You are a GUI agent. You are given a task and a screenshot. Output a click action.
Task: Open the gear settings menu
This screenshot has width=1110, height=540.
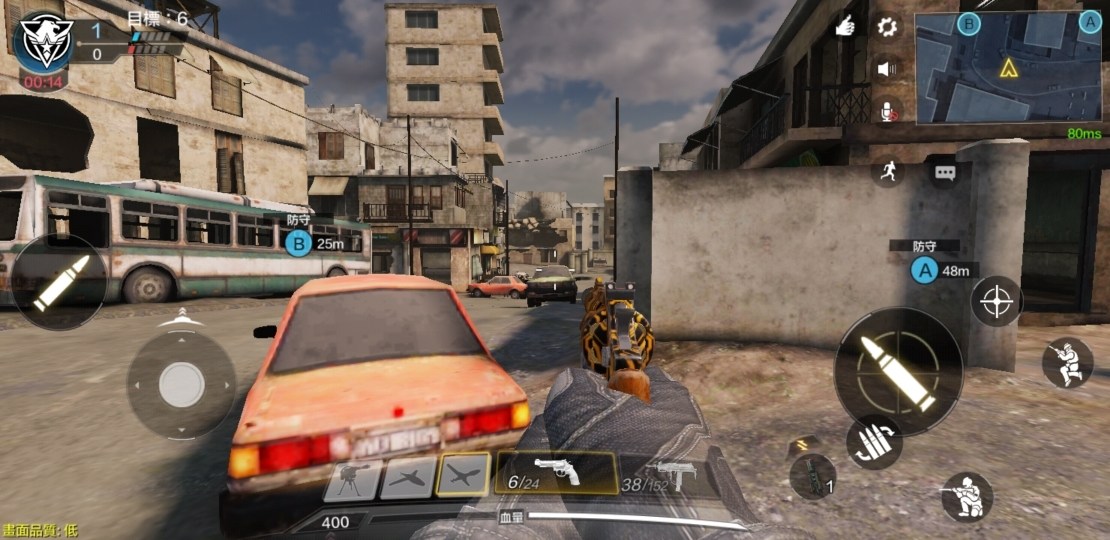click(887, 27)
